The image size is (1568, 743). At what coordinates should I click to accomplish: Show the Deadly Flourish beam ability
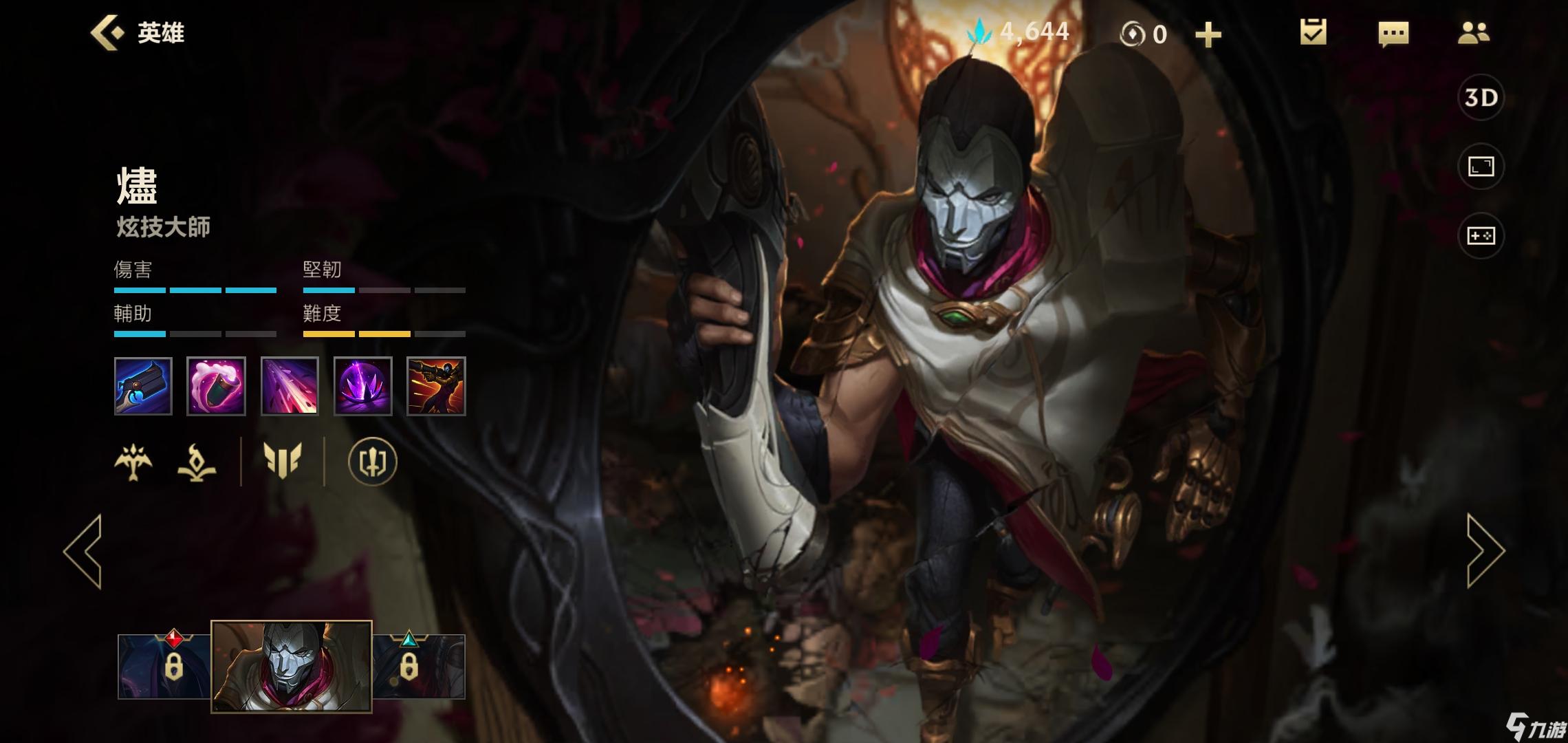point(290,386)
